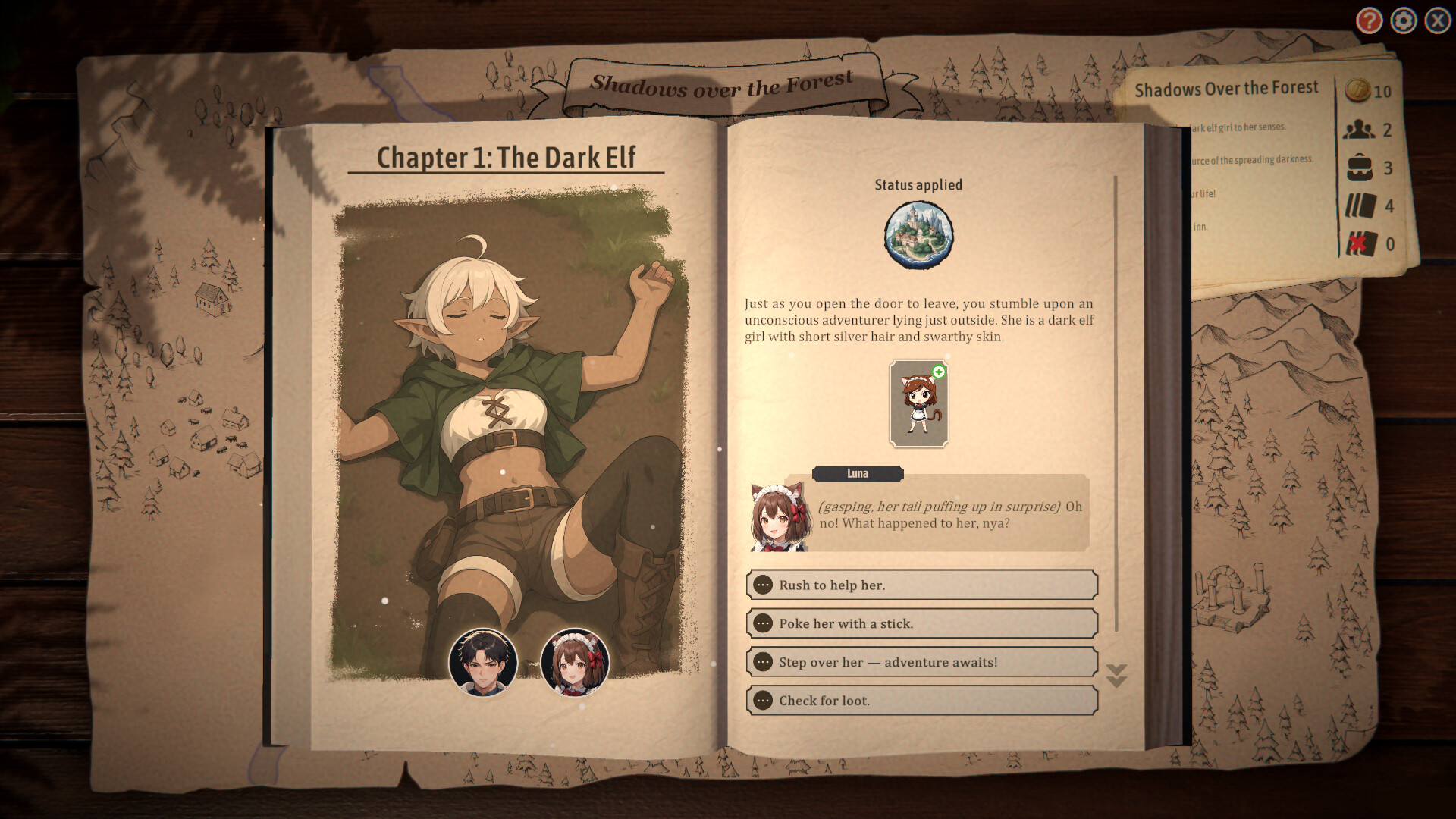Open the settings gear icon

[1402, 21]
